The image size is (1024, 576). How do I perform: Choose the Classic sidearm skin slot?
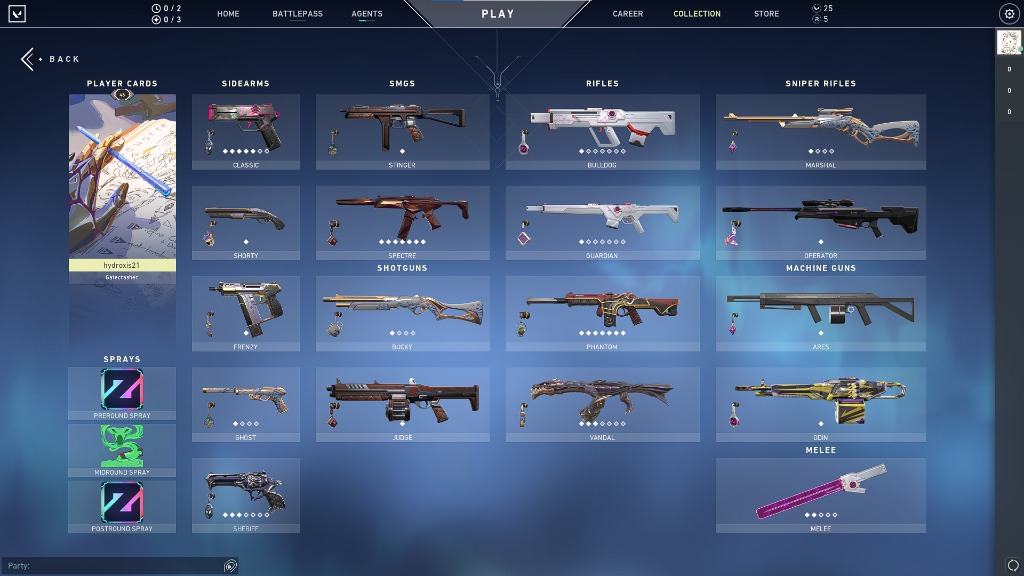(246, 131)
